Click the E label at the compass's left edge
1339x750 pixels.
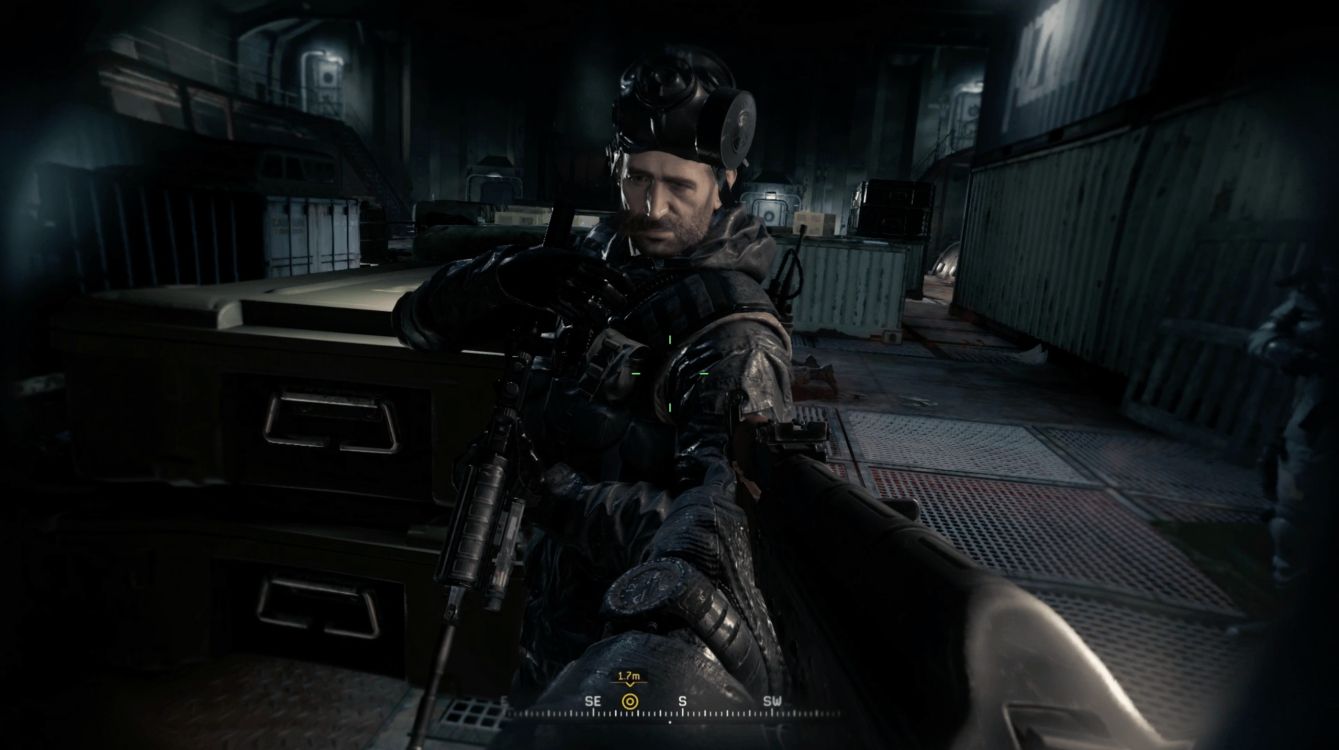tap(504, 700)
